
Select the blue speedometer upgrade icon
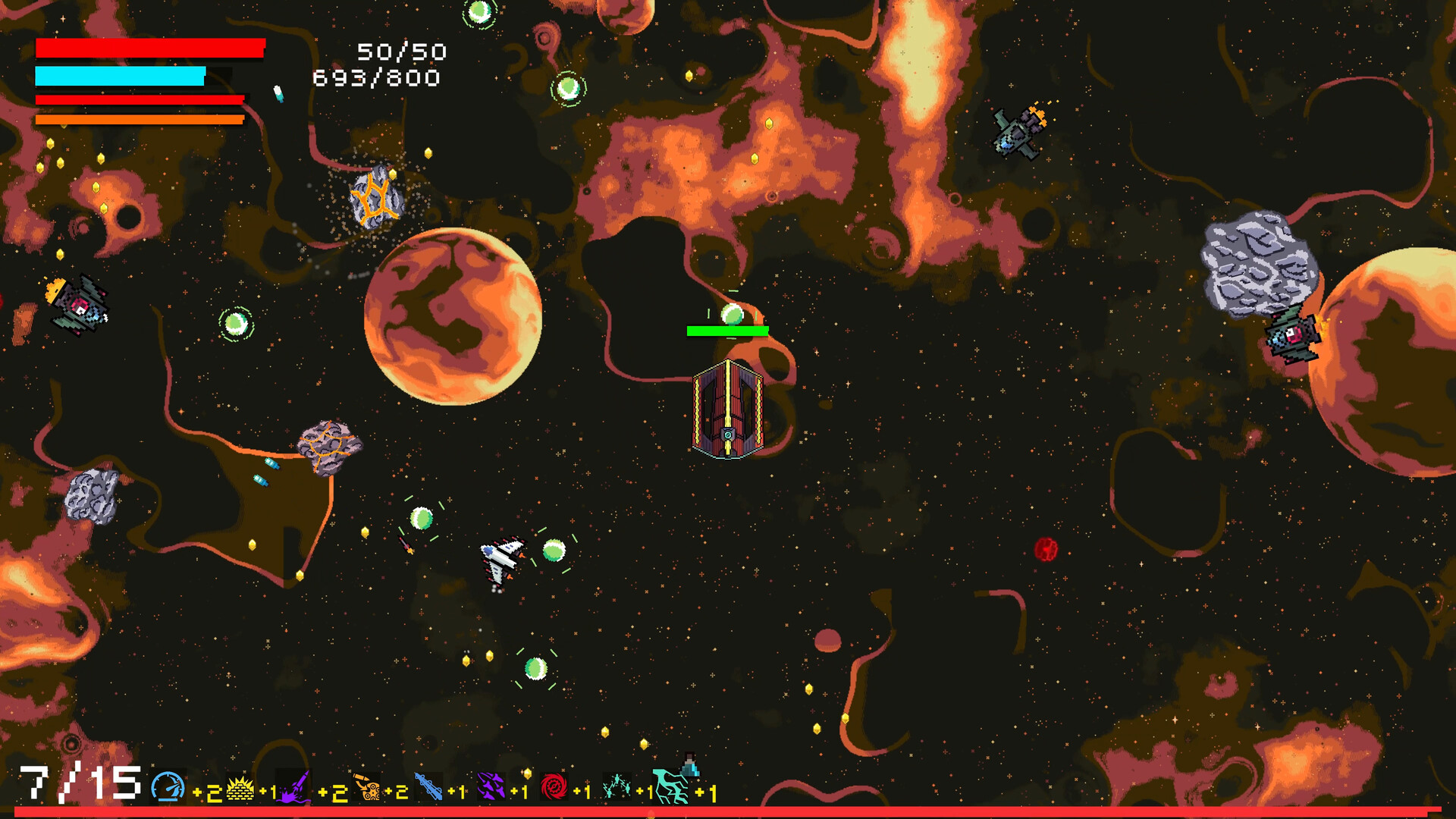click(x=168, y=787)
